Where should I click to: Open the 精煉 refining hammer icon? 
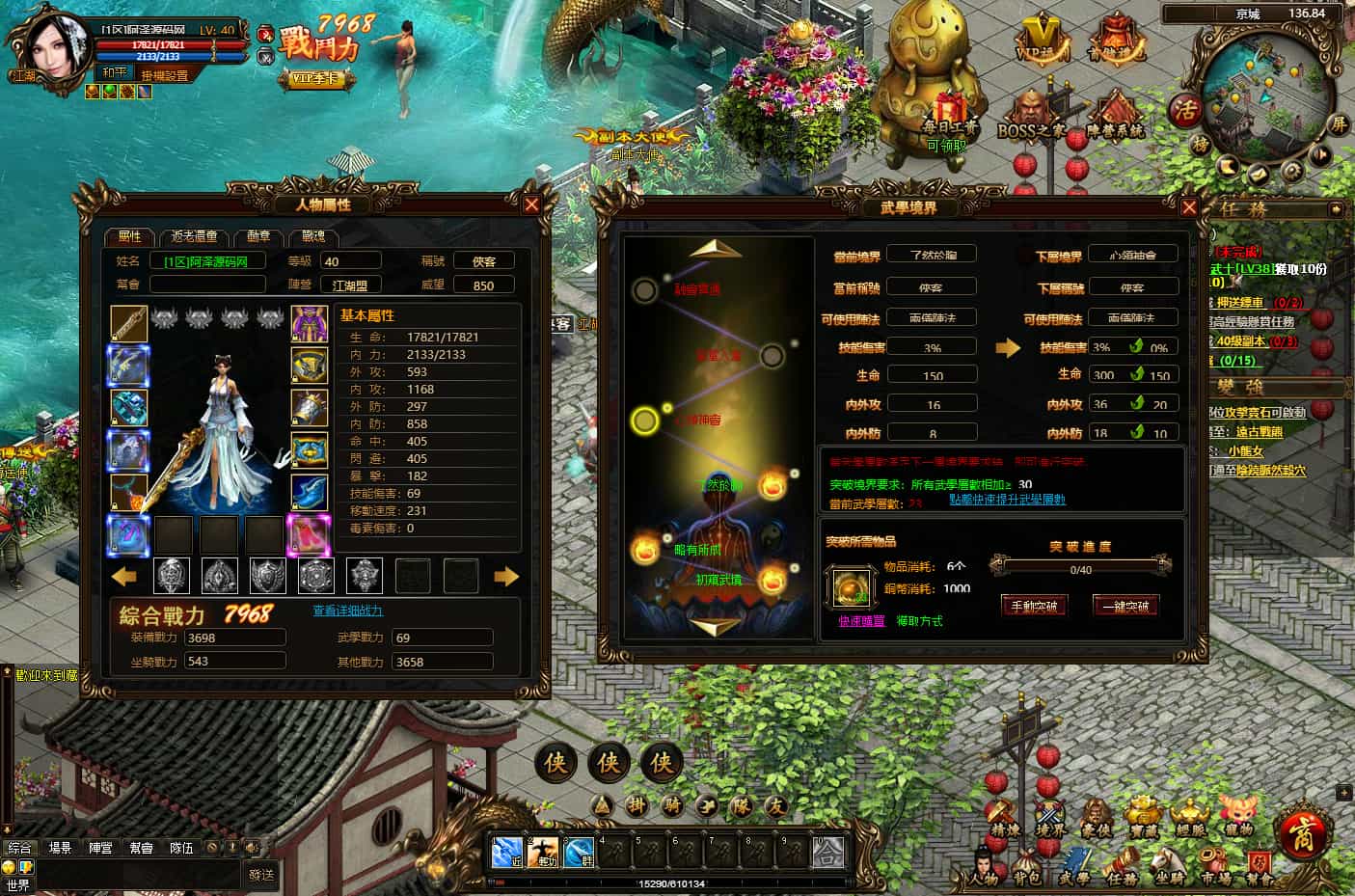1004,817
